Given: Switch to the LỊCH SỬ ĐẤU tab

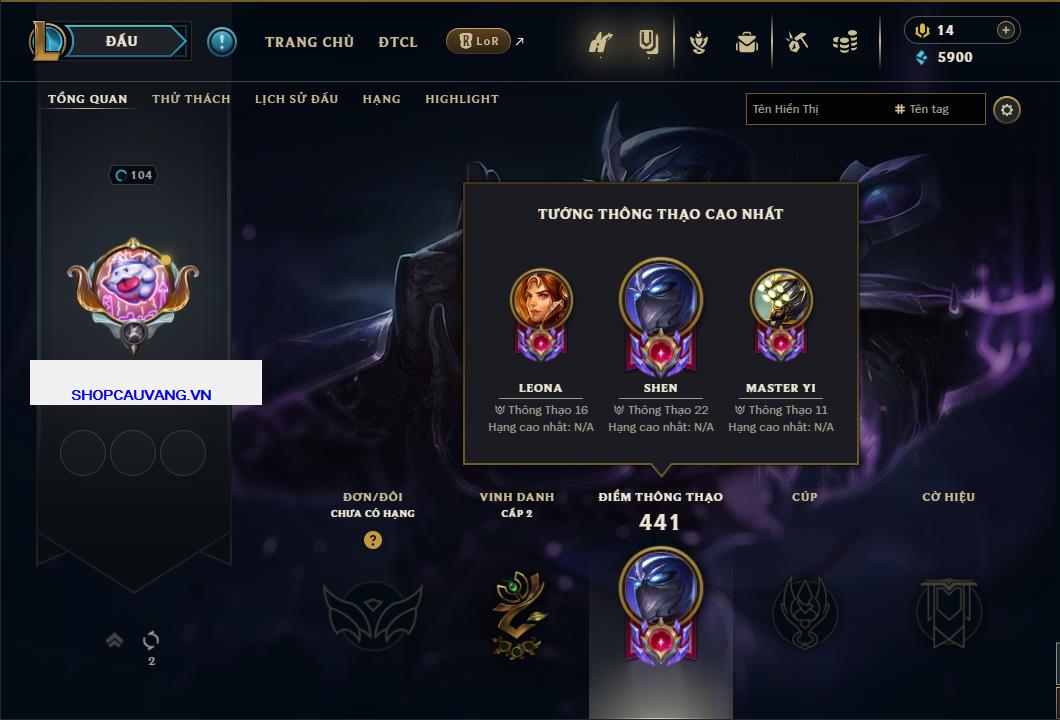Looking at the screenshot, I should coord(296,99).
